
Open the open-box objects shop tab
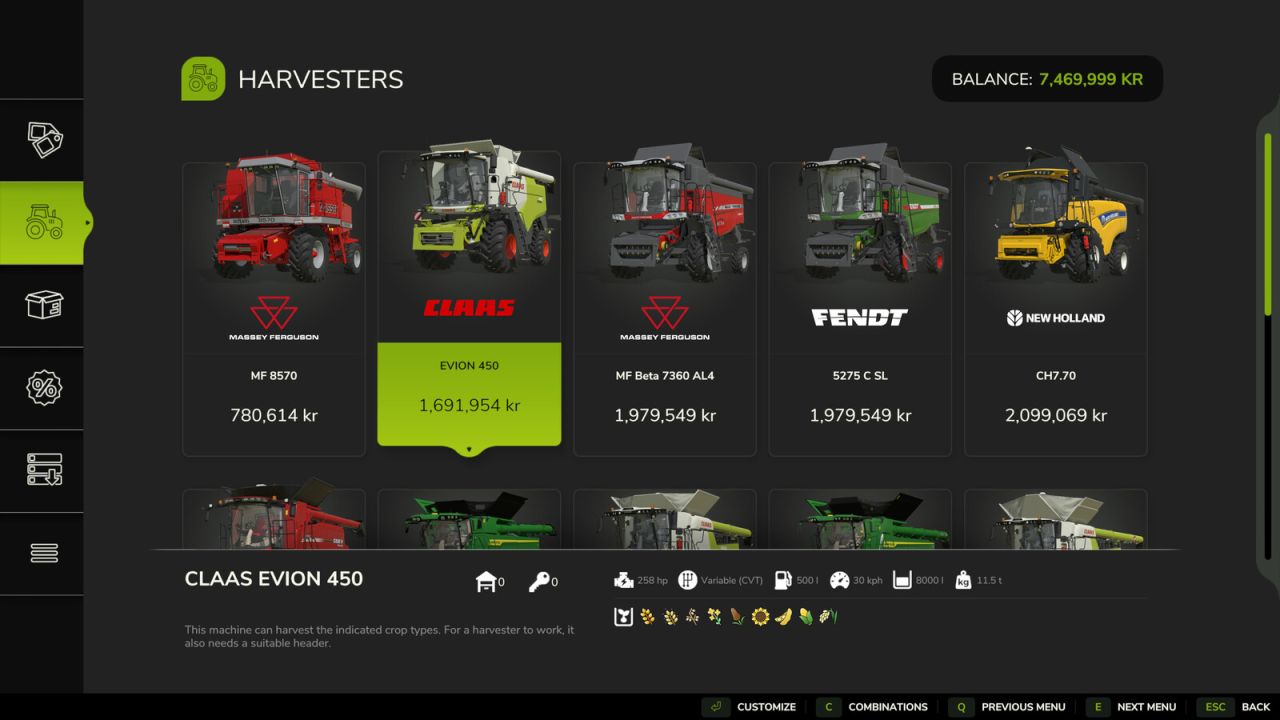pyautogui.click(x=43, y=305)
